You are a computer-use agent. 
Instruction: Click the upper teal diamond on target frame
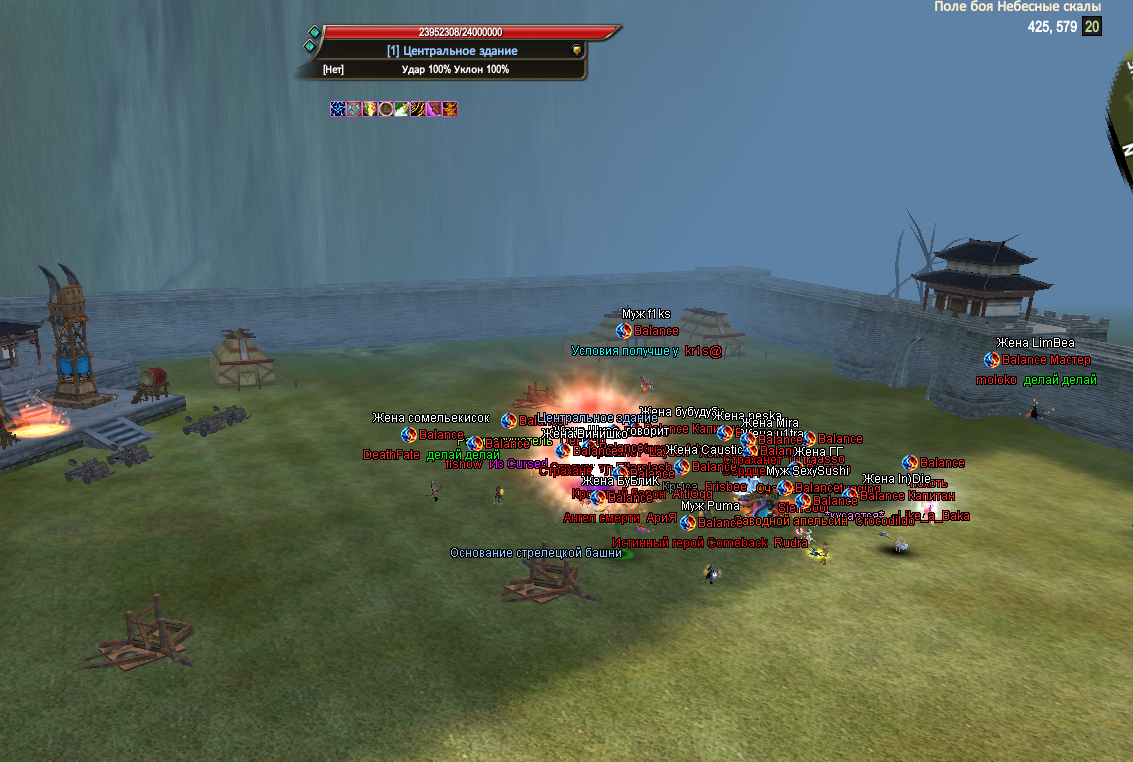pos(314,32)
